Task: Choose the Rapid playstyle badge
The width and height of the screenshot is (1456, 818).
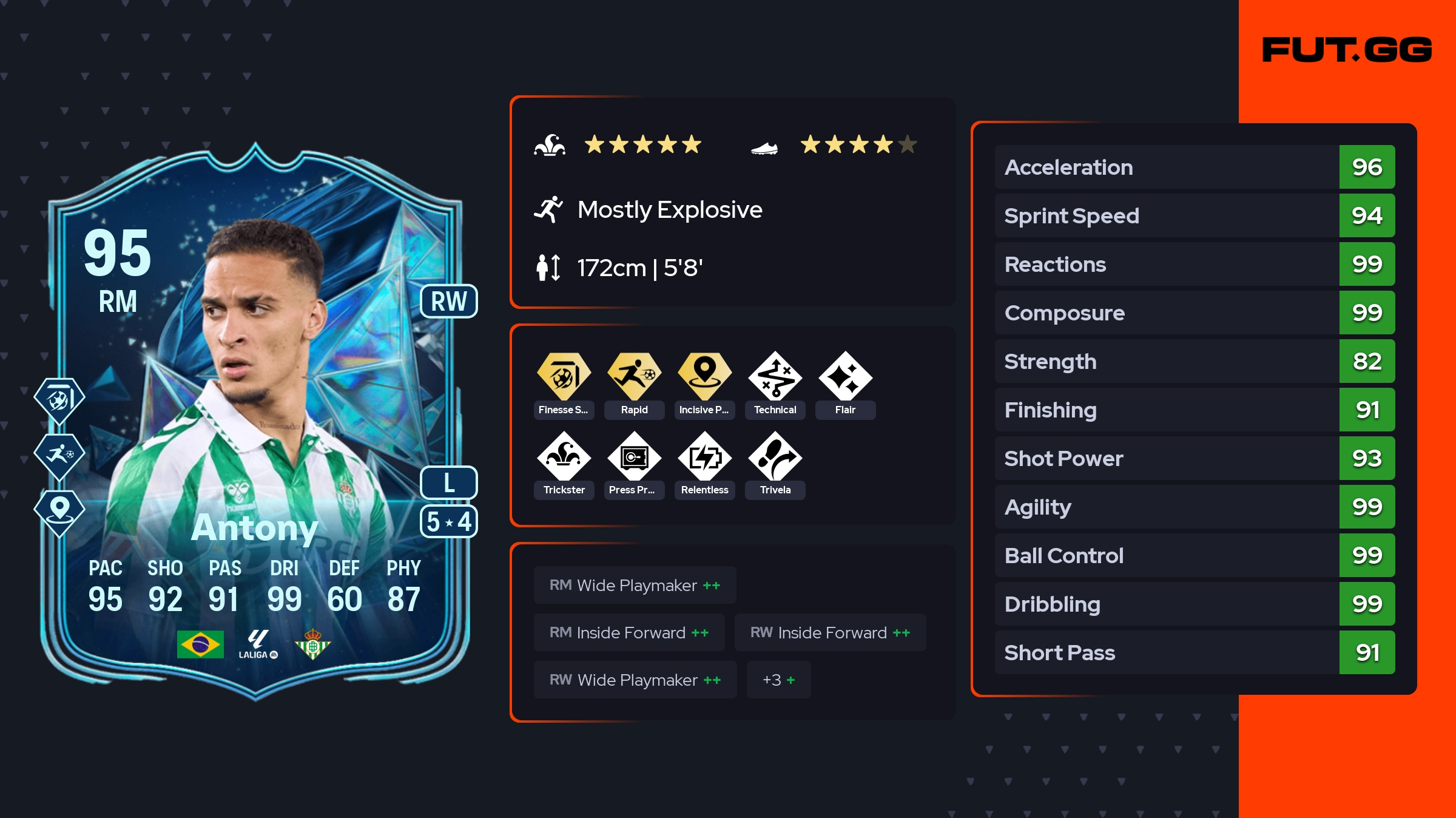Action: tap(634, 377)
